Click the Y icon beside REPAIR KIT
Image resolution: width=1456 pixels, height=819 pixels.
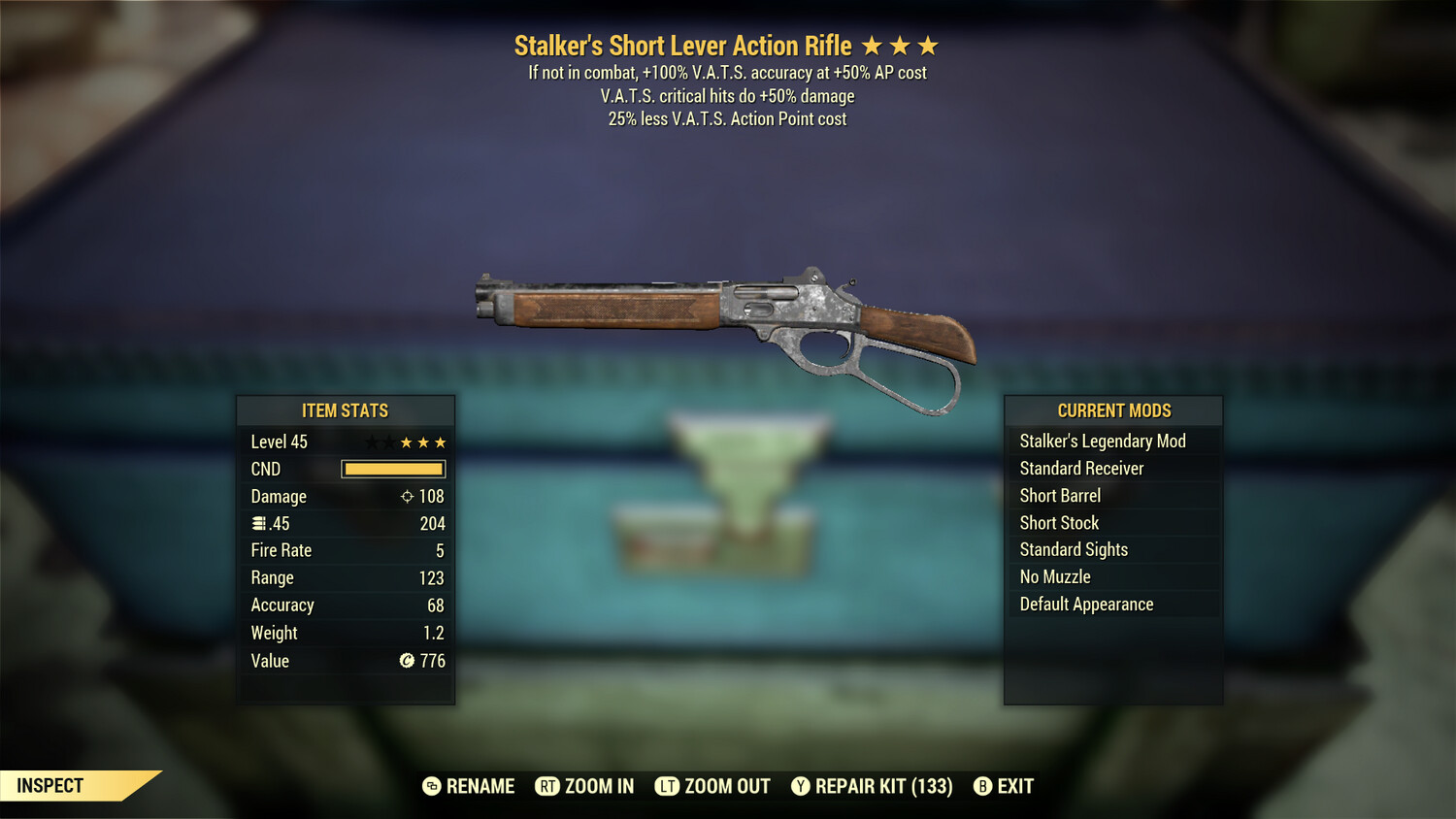point(802,786)
